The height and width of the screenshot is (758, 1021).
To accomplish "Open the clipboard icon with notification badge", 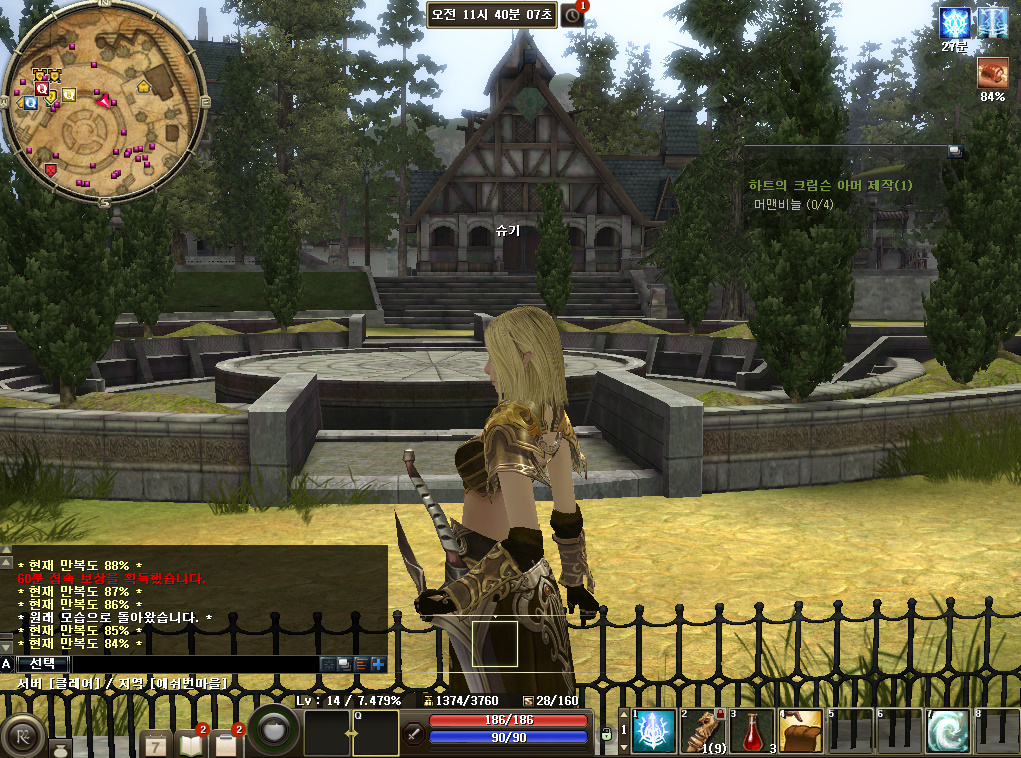I will click(226, 743).
